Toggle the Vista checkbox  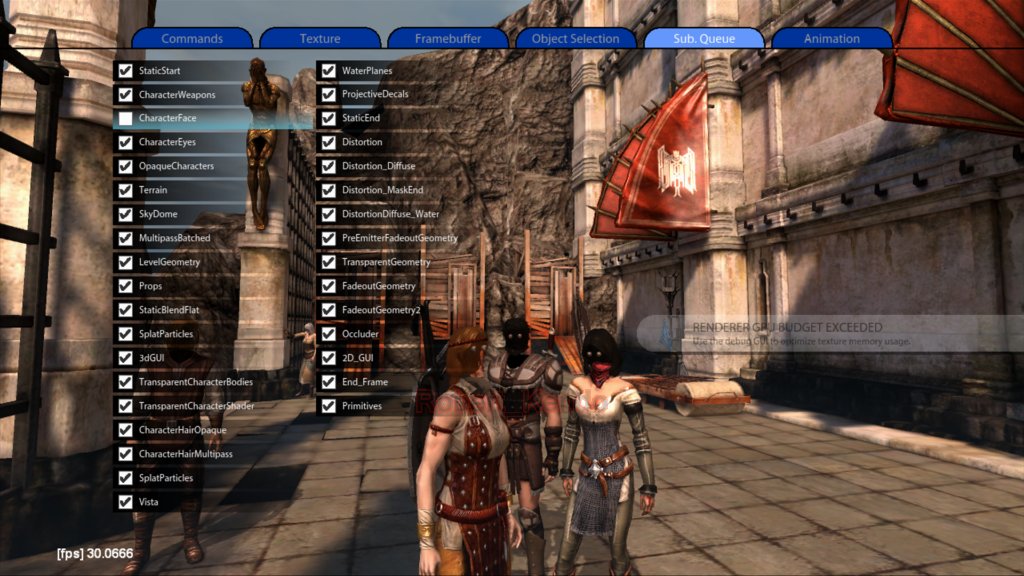(125, 502)
